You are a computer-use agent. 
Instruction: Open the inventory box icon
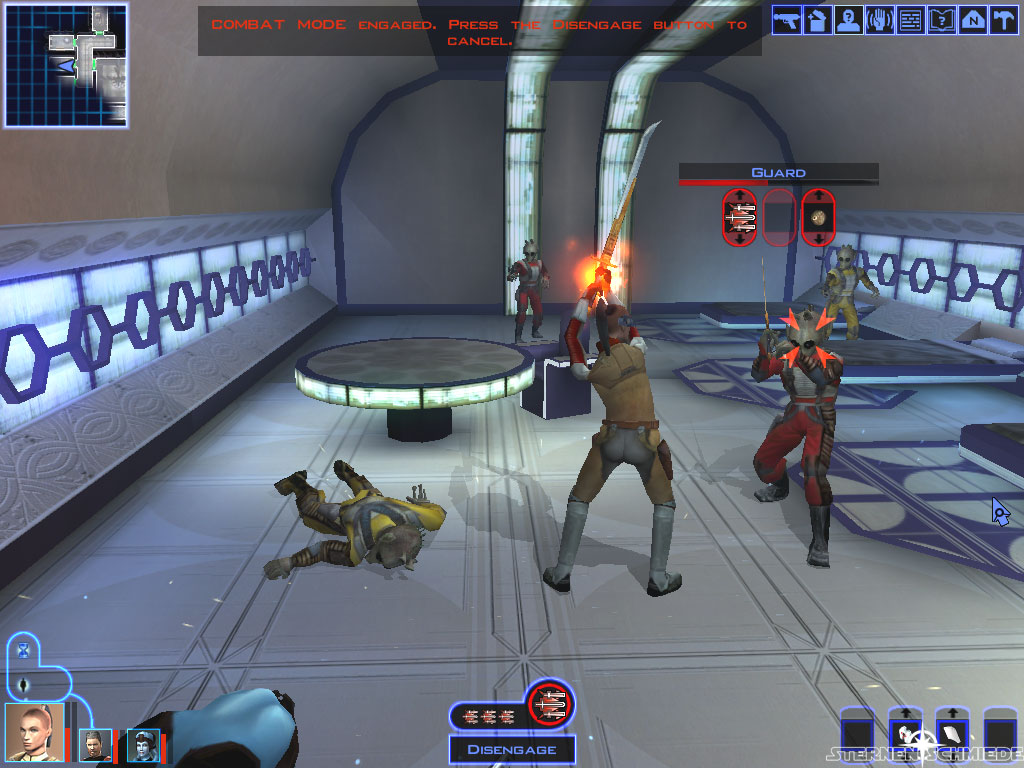pyautogui.click(x=818, y=20)
